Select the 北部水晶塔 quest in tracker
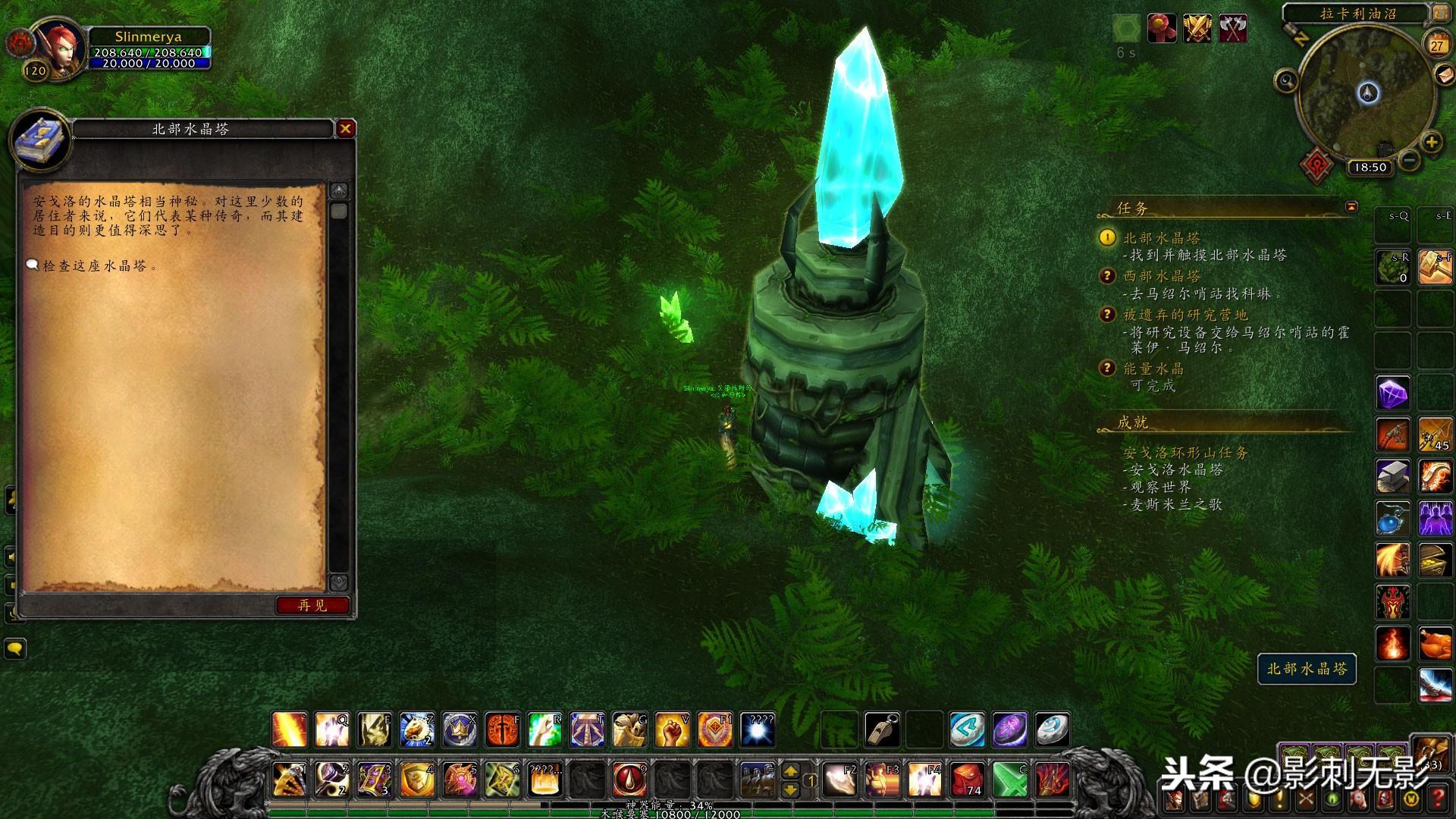The image size is (1456, 819). (x=1161, y=238)
